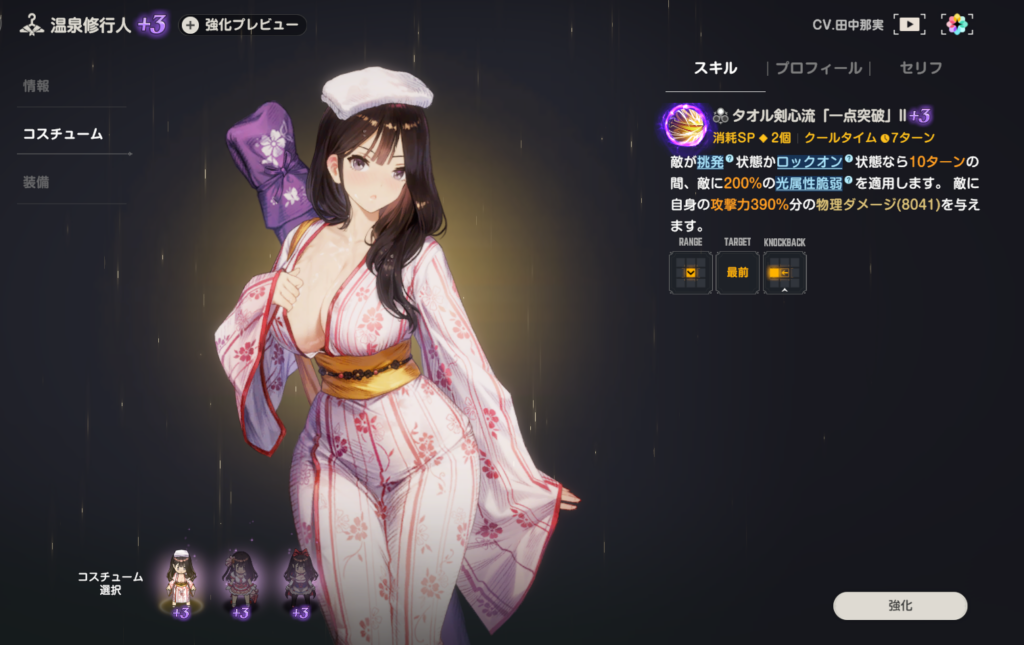Switch to the プロフィール profile tab
Image resolution: width=1024 pixels, height=645 pixels.
(818, 68)
